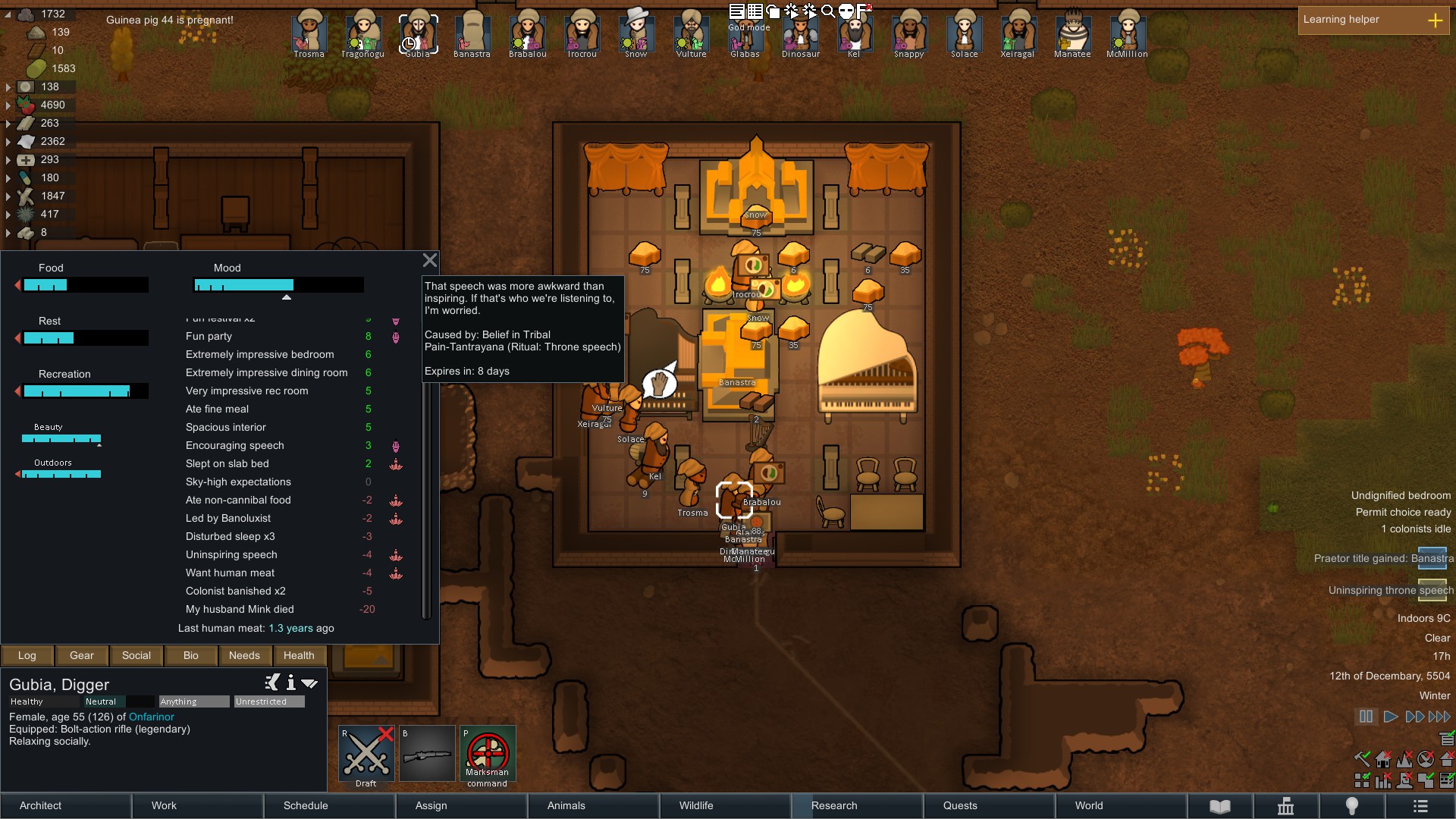Image resolution: width=1456 pixels, height=819 pixels.
Task: Open the Social tab
Action: (x=136, y=655)
